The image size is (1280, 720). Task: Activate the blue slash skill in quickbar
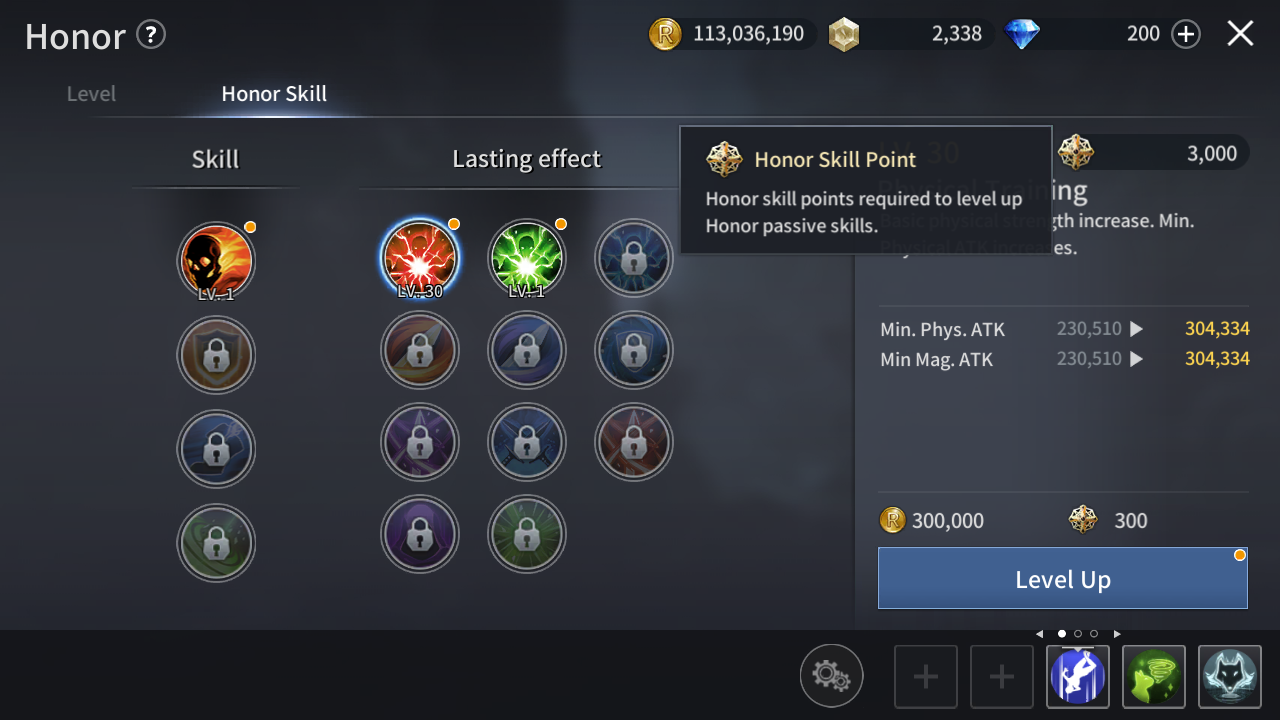1077,677
